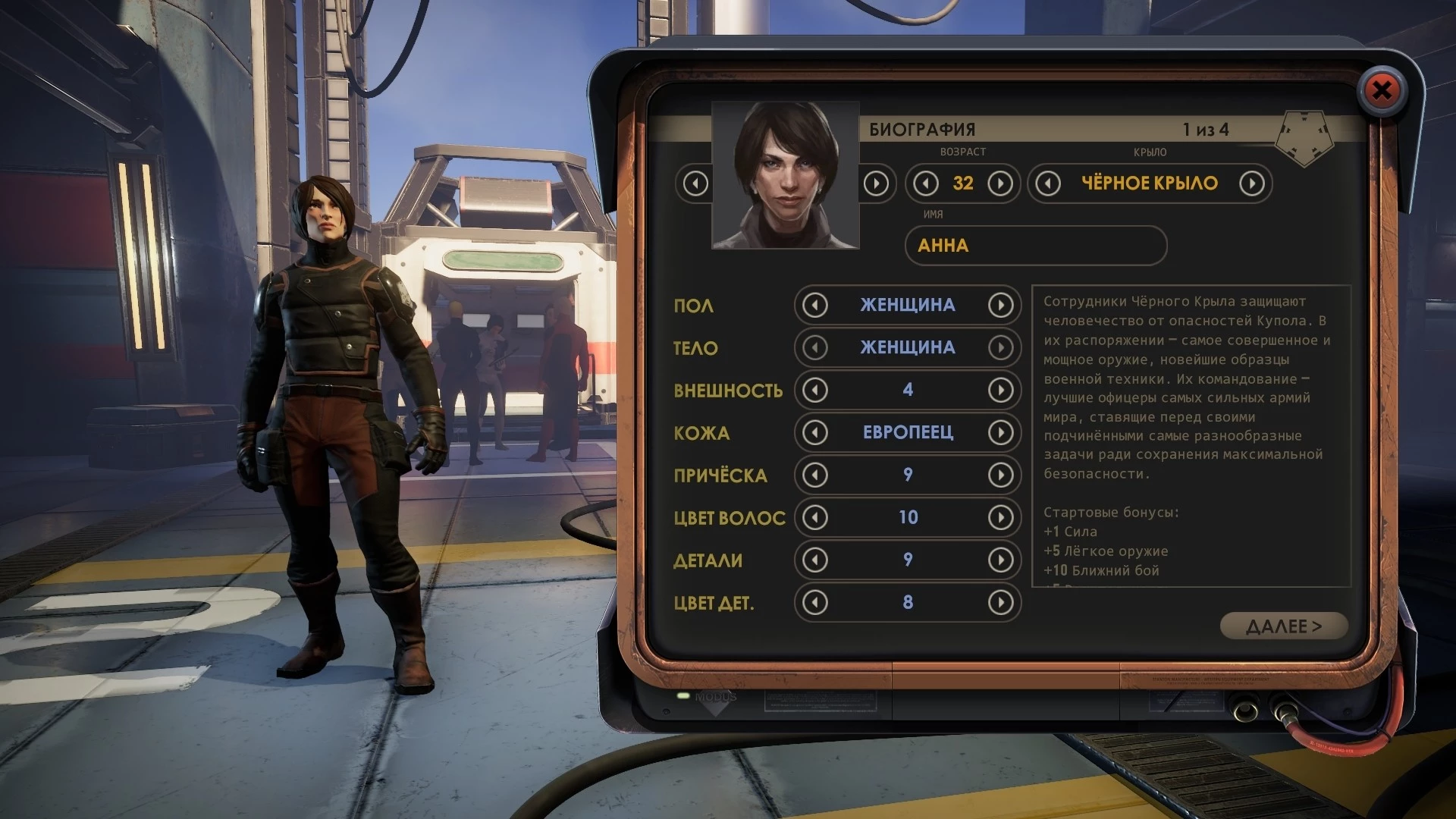Increase the character's age
This screenshot has height=819, width=1456.
[1000, 184]
